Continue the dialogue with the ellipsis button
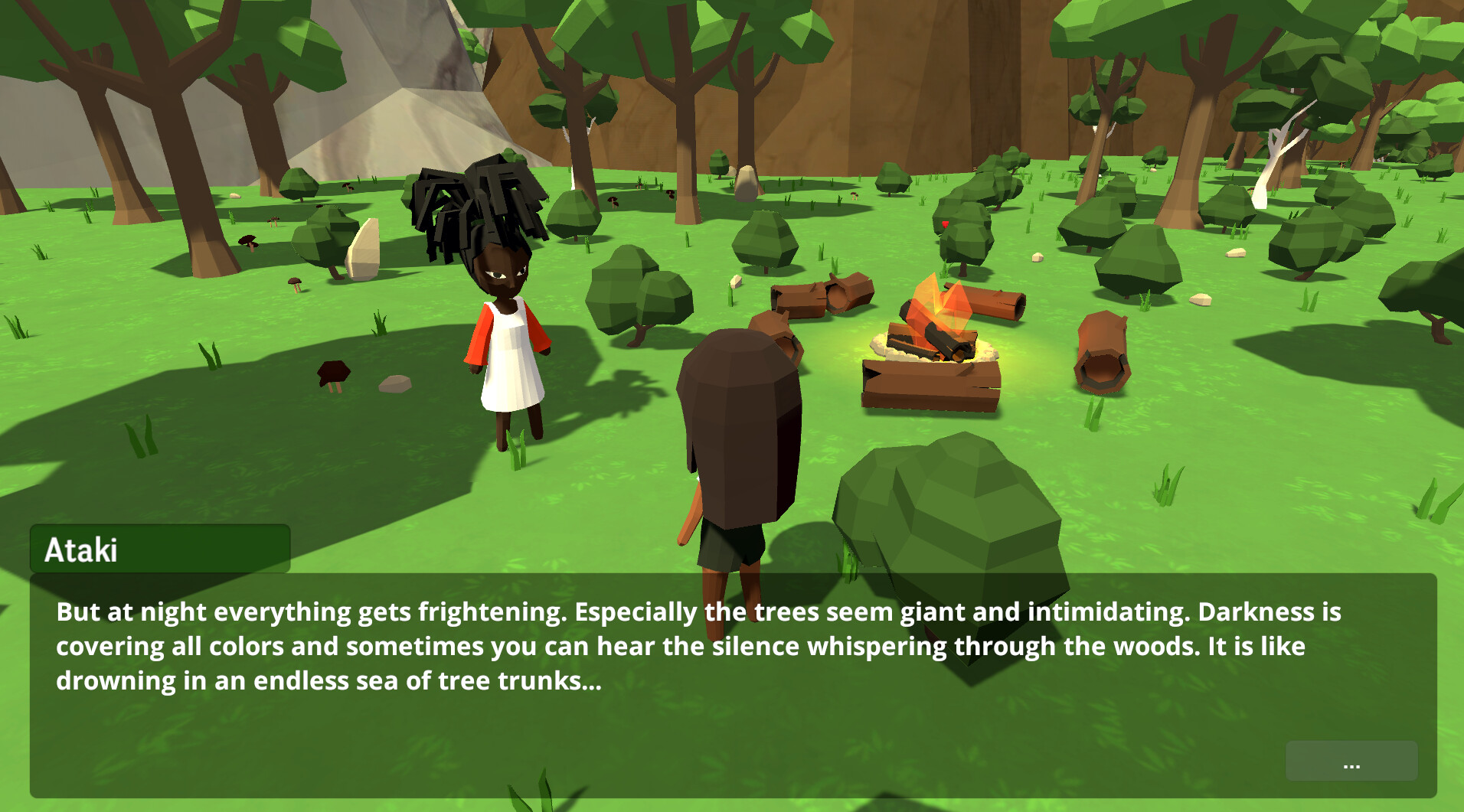 pos(1351,761)
